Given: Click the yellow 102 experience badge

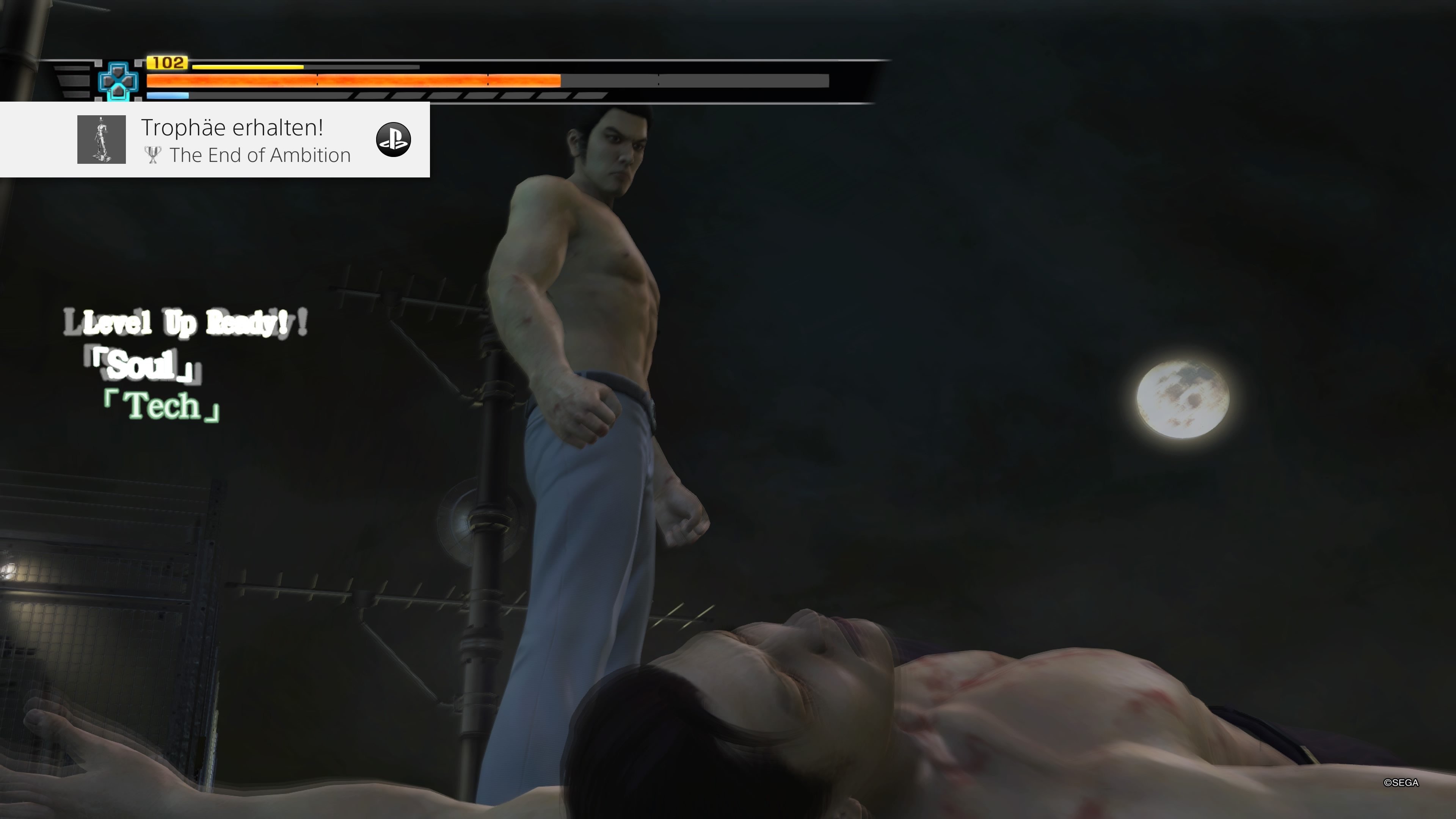Looking at the screenshot, I should [x=167, y=64].
